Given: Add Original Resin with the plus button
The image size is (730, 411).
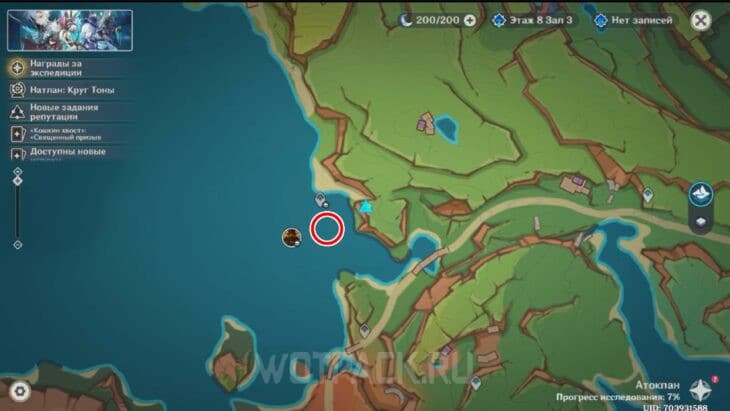Looking at the screenshot, I should (469, 20).
